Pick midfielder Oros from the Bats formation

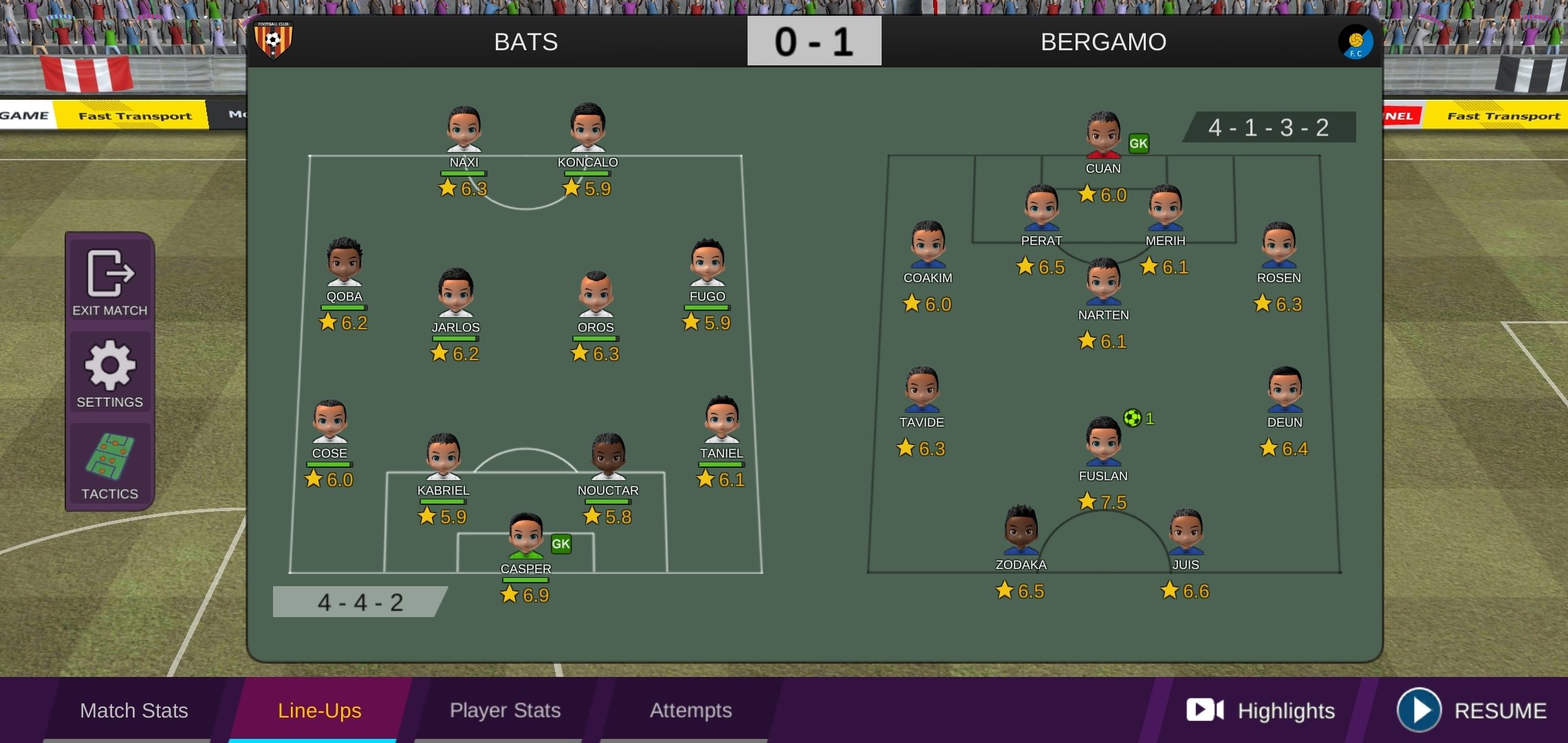(596, 294)
